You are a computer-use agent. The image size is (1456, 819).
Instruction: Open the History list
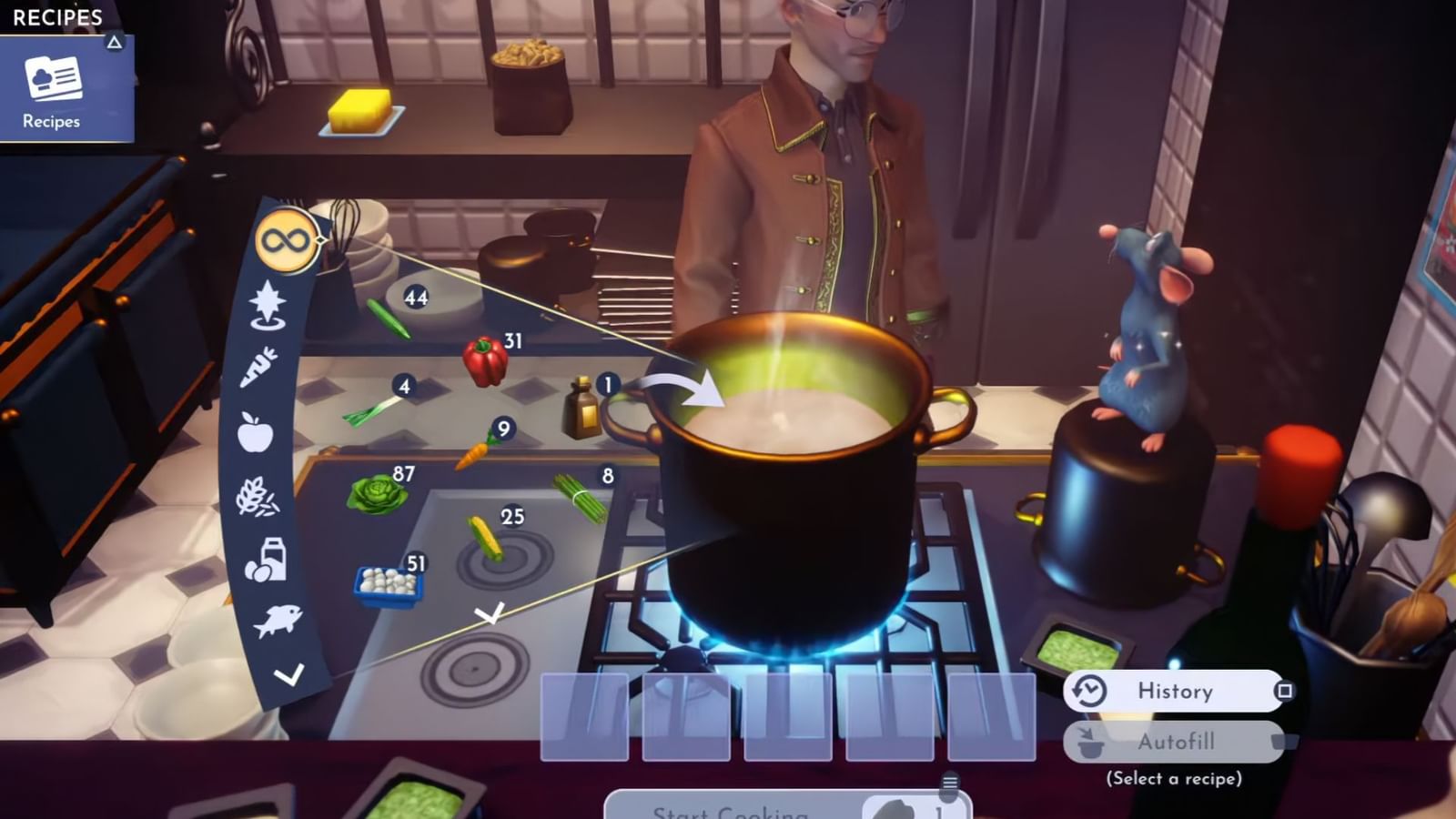[1174, 692]
